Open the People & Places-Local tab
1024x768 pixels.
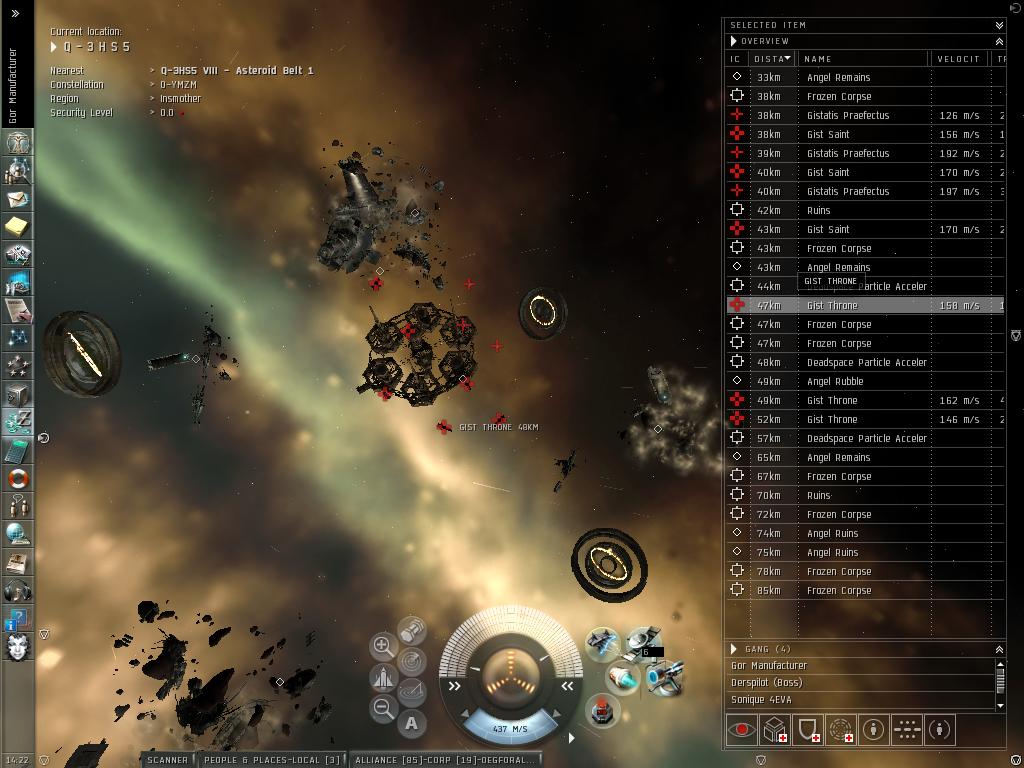pyautogui.click(x=271, y=760)
